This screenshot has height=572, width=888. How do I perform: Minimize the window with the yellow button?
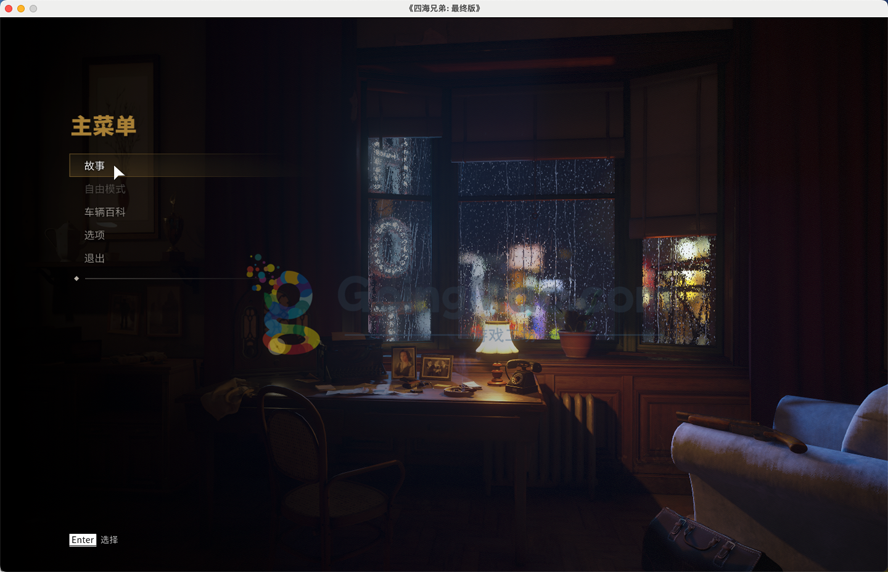point(20,8)
